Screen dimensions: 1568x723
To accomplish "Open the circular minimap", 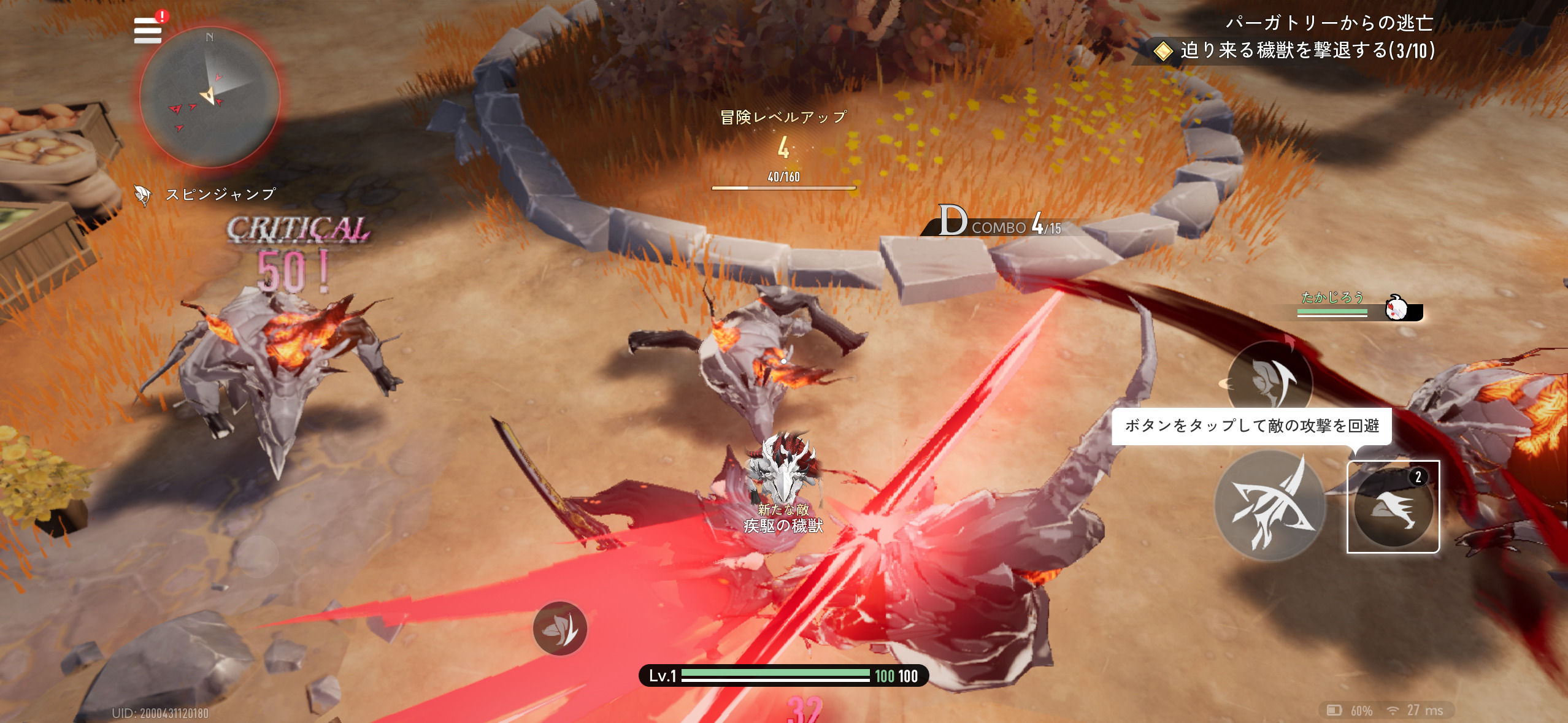I will [210, 98].
